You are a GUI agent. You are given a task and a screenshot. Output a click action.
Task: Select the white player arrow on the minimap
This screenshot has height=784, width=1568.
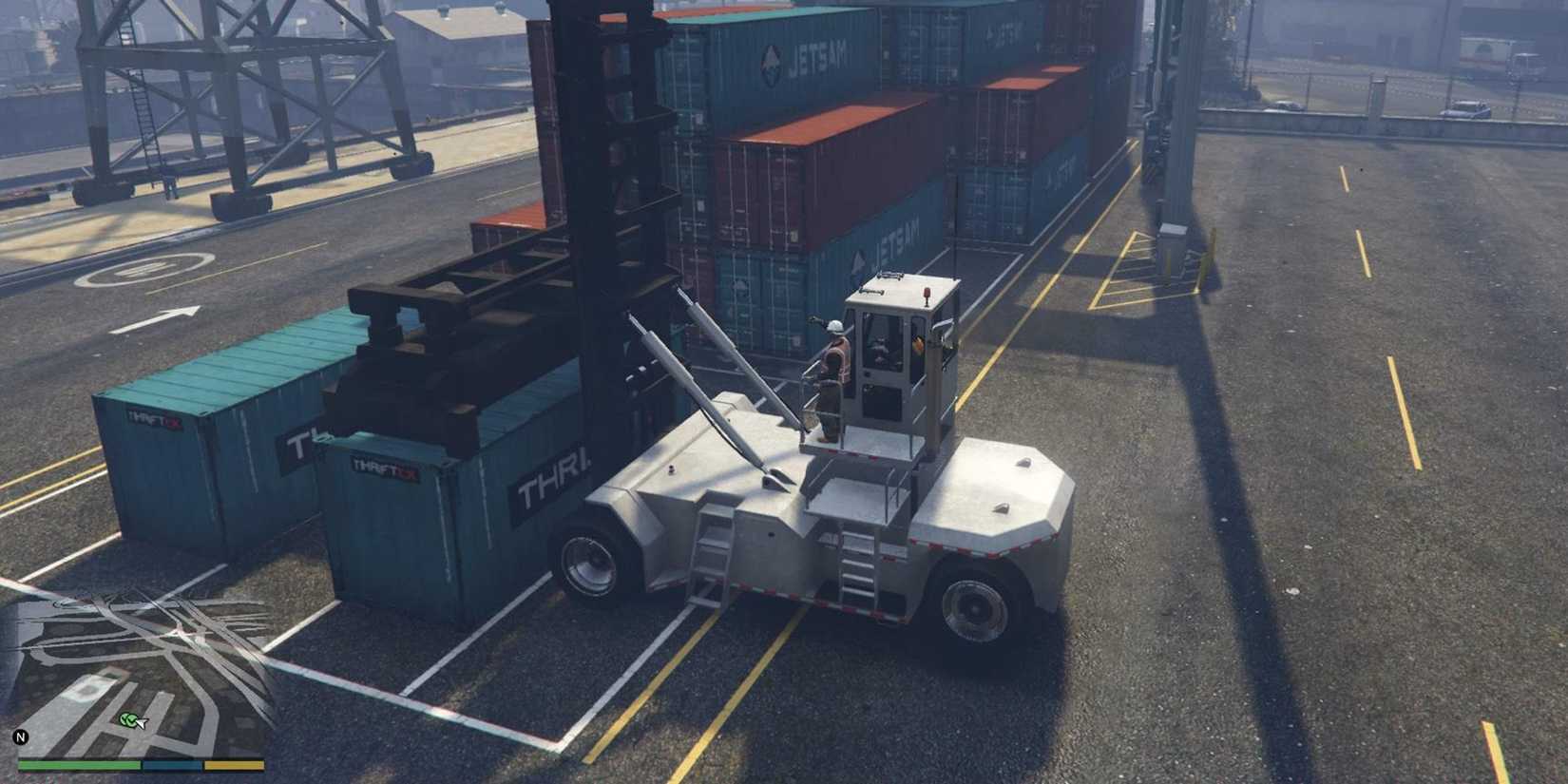pos(140,723)
